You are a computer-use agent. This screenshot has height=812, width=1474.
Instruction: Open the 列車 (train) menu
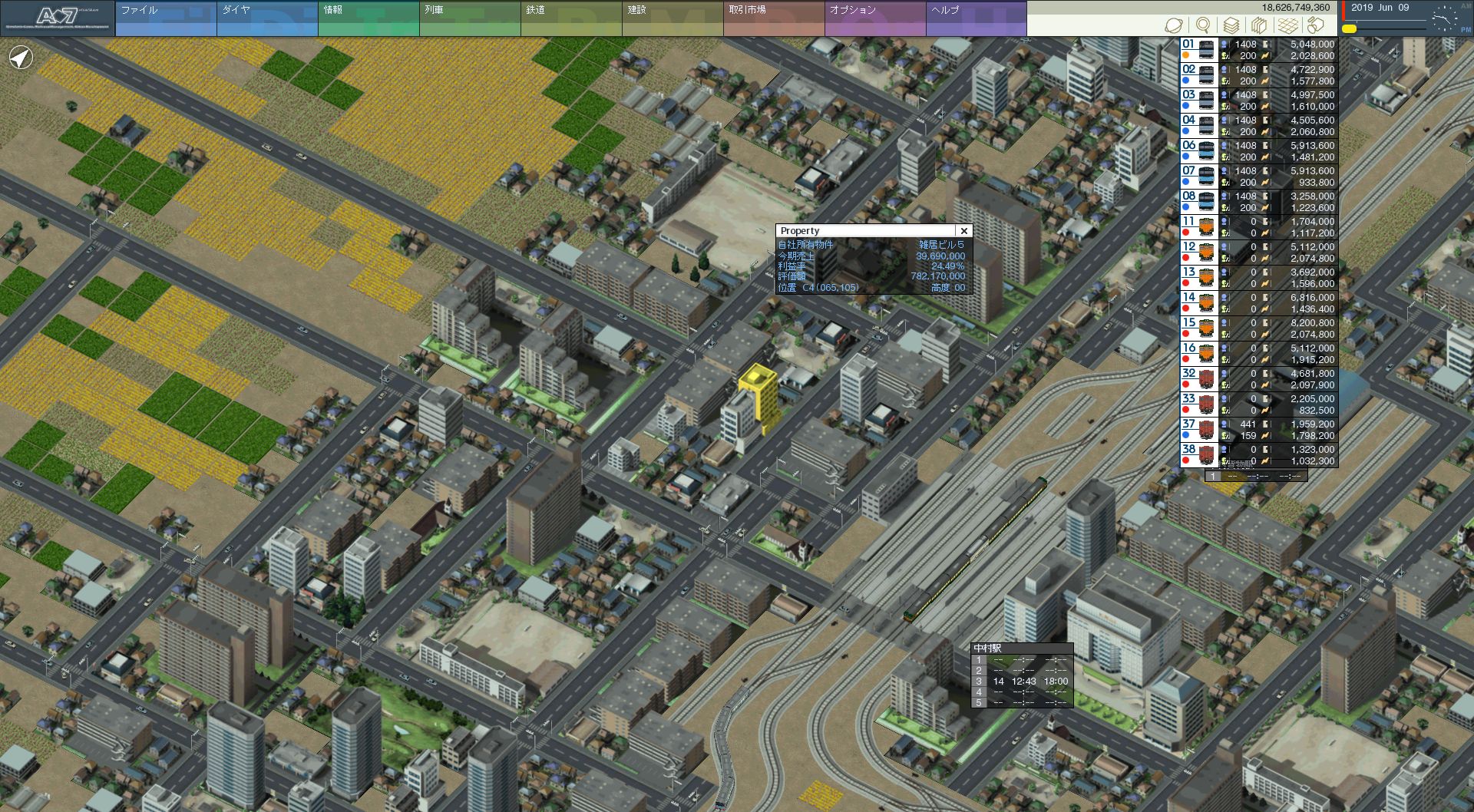tap(469, 18)
